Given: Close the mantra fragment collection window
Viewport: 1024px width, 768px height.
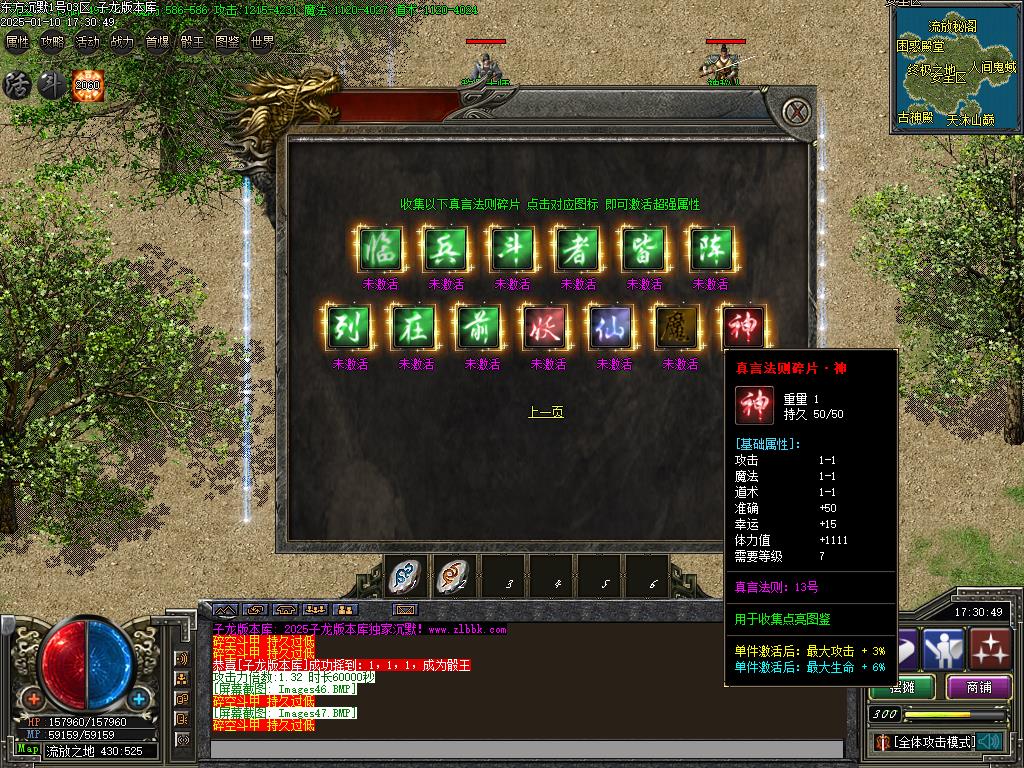Looking at the screenshot, I should pyautogui.click(x=795, y=110).
